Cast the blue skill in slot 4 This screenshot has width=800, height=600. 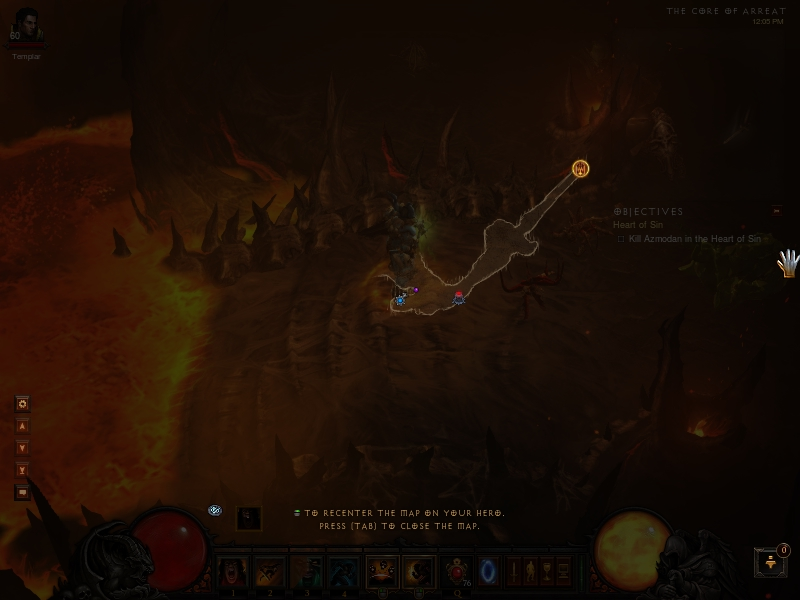[343, 572]
